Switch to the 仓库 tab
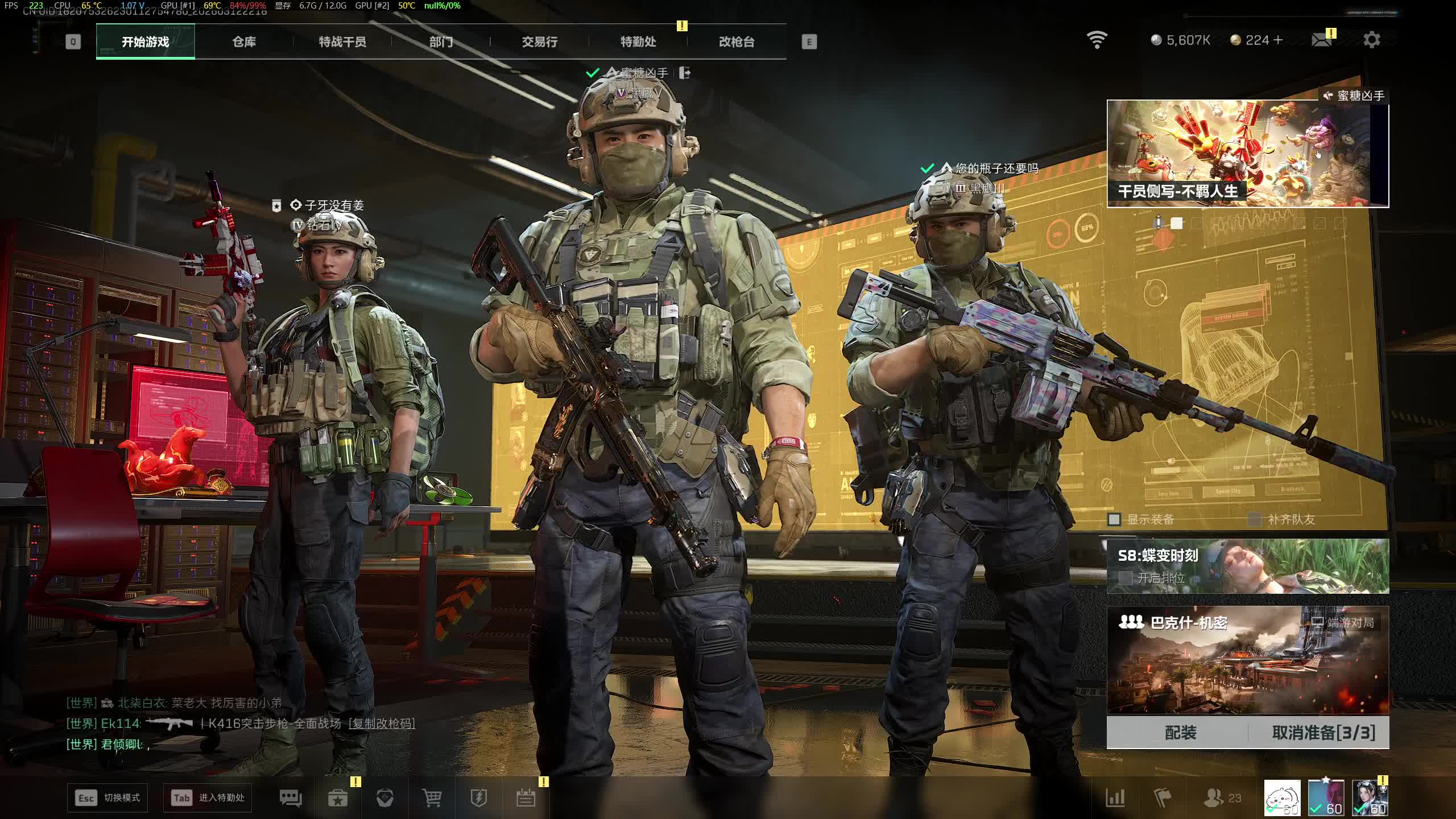 click(244, 42)
